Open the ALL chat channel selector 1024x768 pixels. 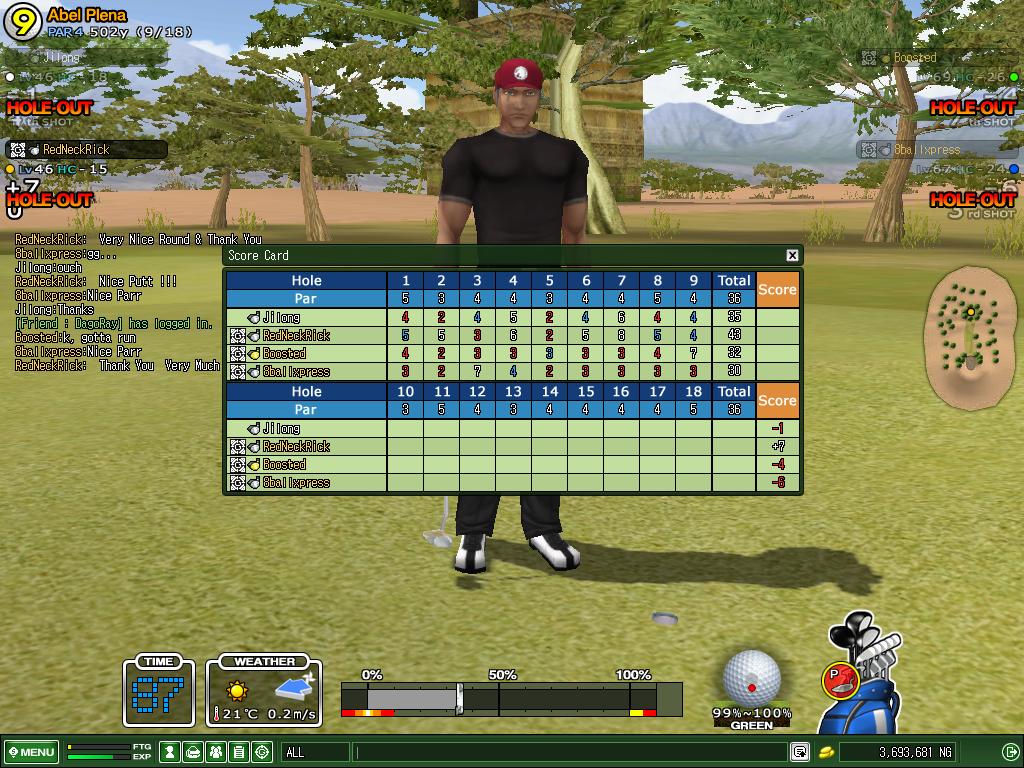coord(316,752)
